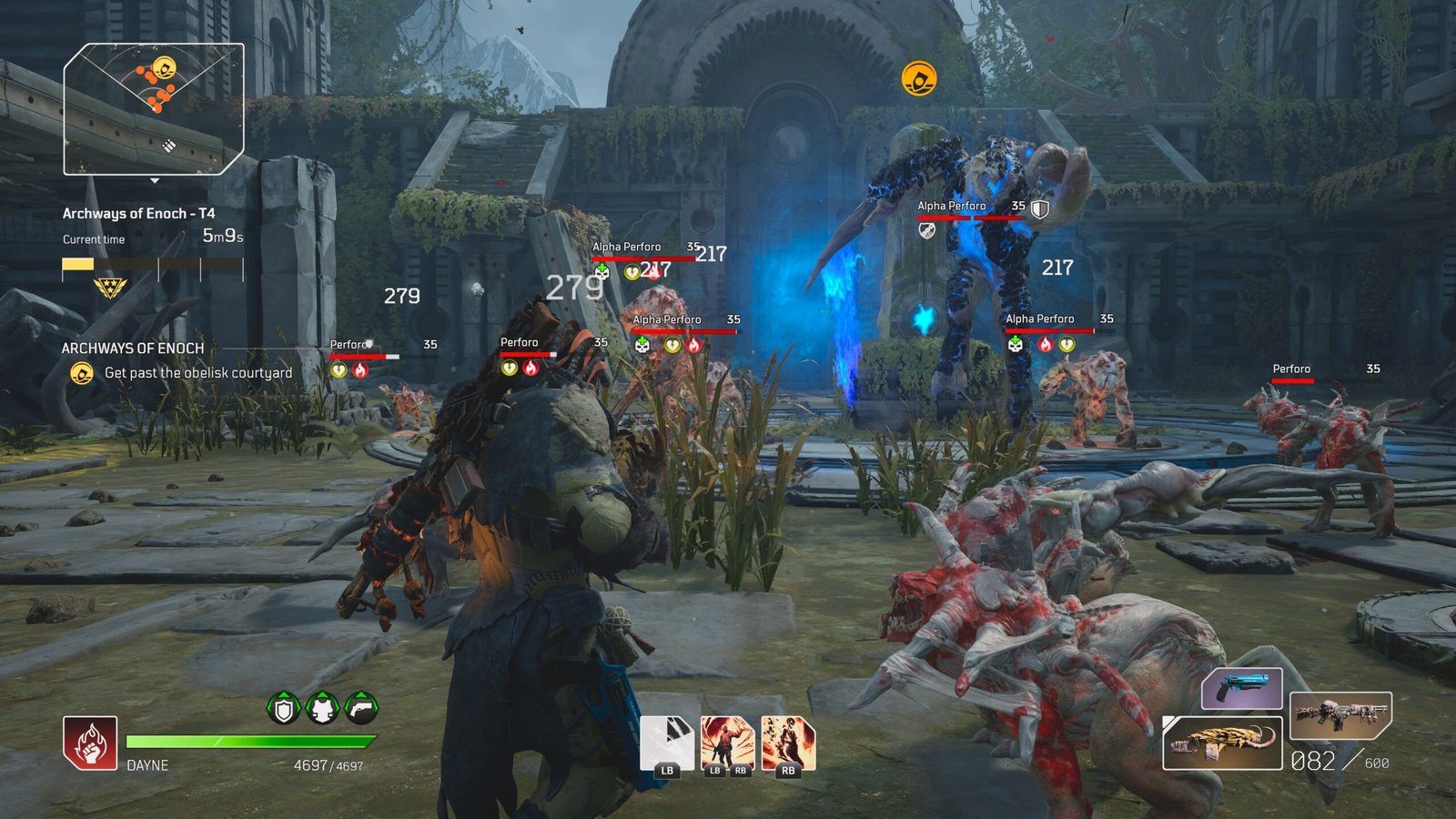Open the 'Get past the obelisk courtyard' objective

click(197, 373)
